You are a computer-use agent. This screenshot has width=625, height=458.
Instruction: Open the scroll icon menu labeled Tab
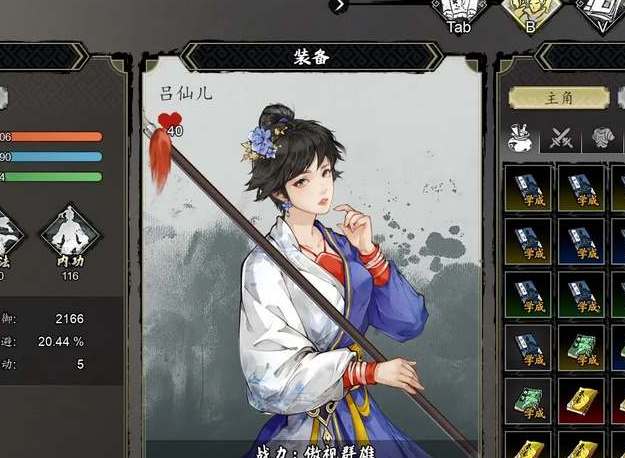click(459, 9)
